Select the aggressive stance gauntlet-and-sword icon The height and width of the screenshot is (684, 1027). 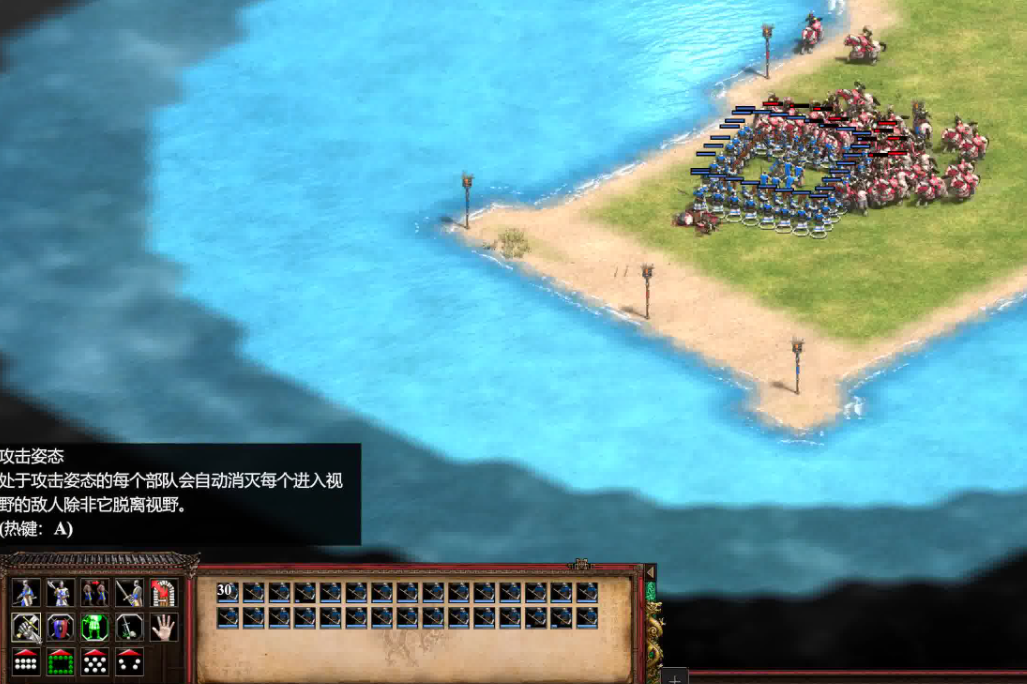coord(26,627)
